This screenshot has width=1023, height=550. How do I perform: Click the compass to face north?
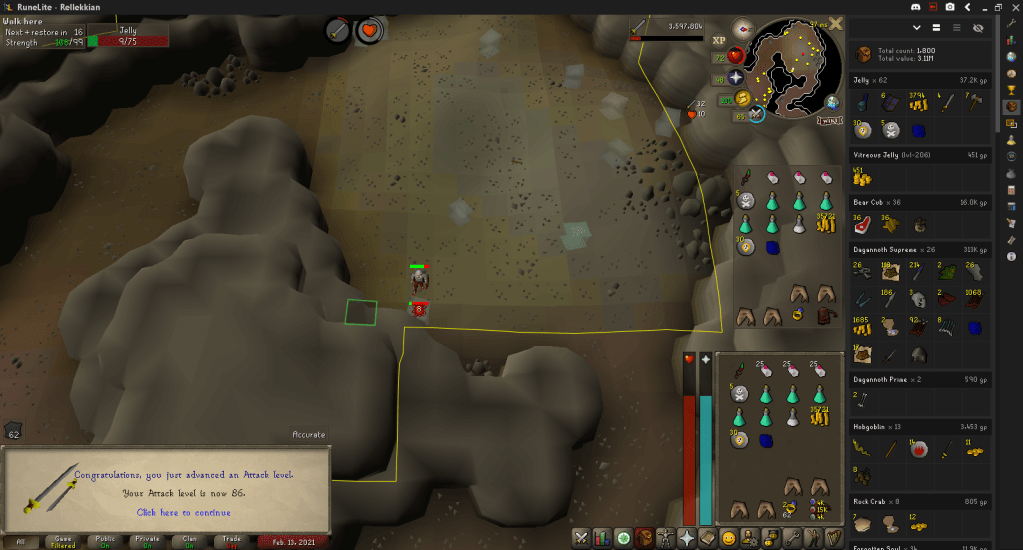point(743,28)
